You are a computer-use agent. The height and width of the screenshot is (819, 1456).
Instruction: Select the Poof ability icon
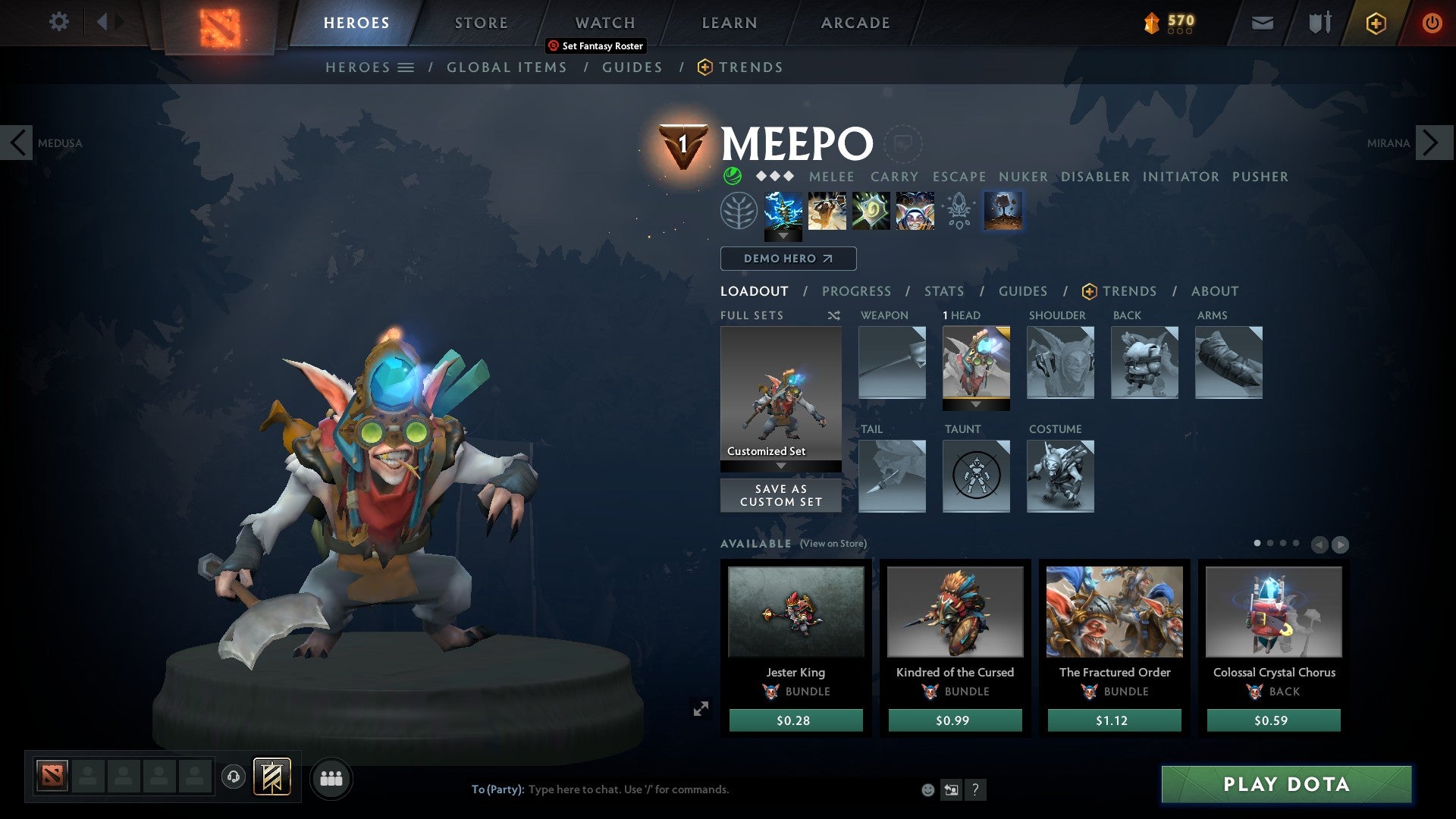828,211
